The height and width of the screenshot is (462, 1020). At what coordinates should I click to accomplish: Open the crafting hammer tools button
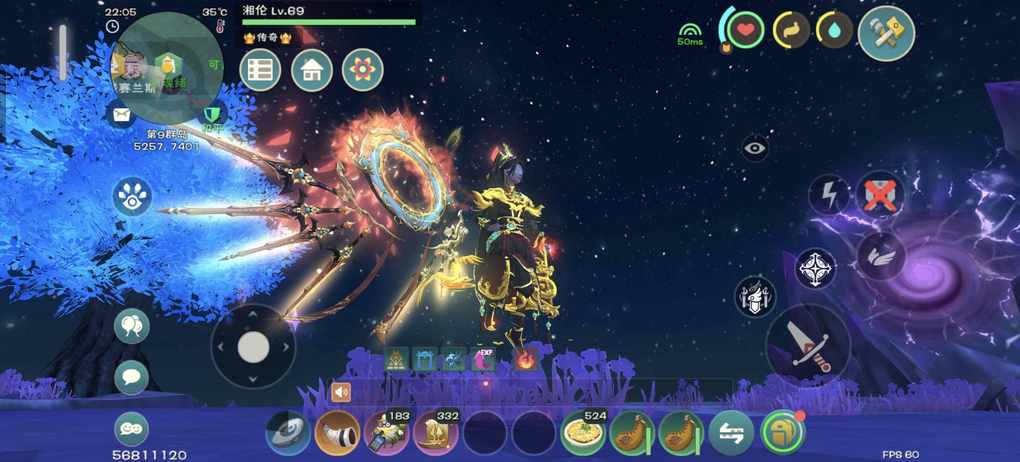coord(886,33)
